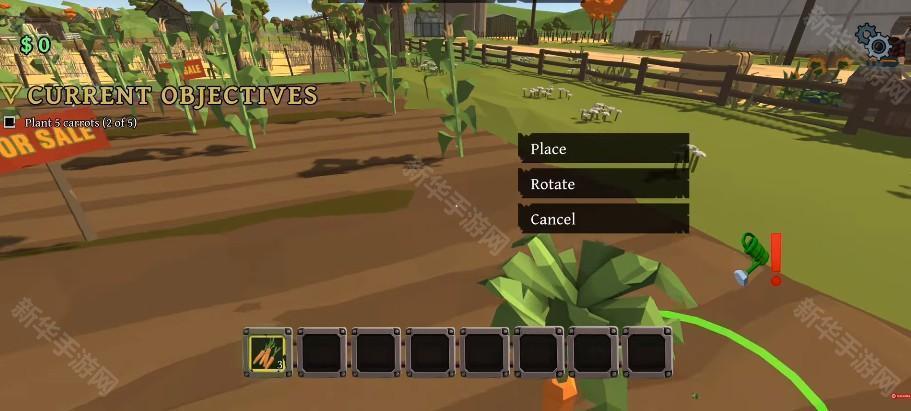Viewport: 911px width, 411px height.
Task: Cancel the placement menu
Action: point(603,219)
